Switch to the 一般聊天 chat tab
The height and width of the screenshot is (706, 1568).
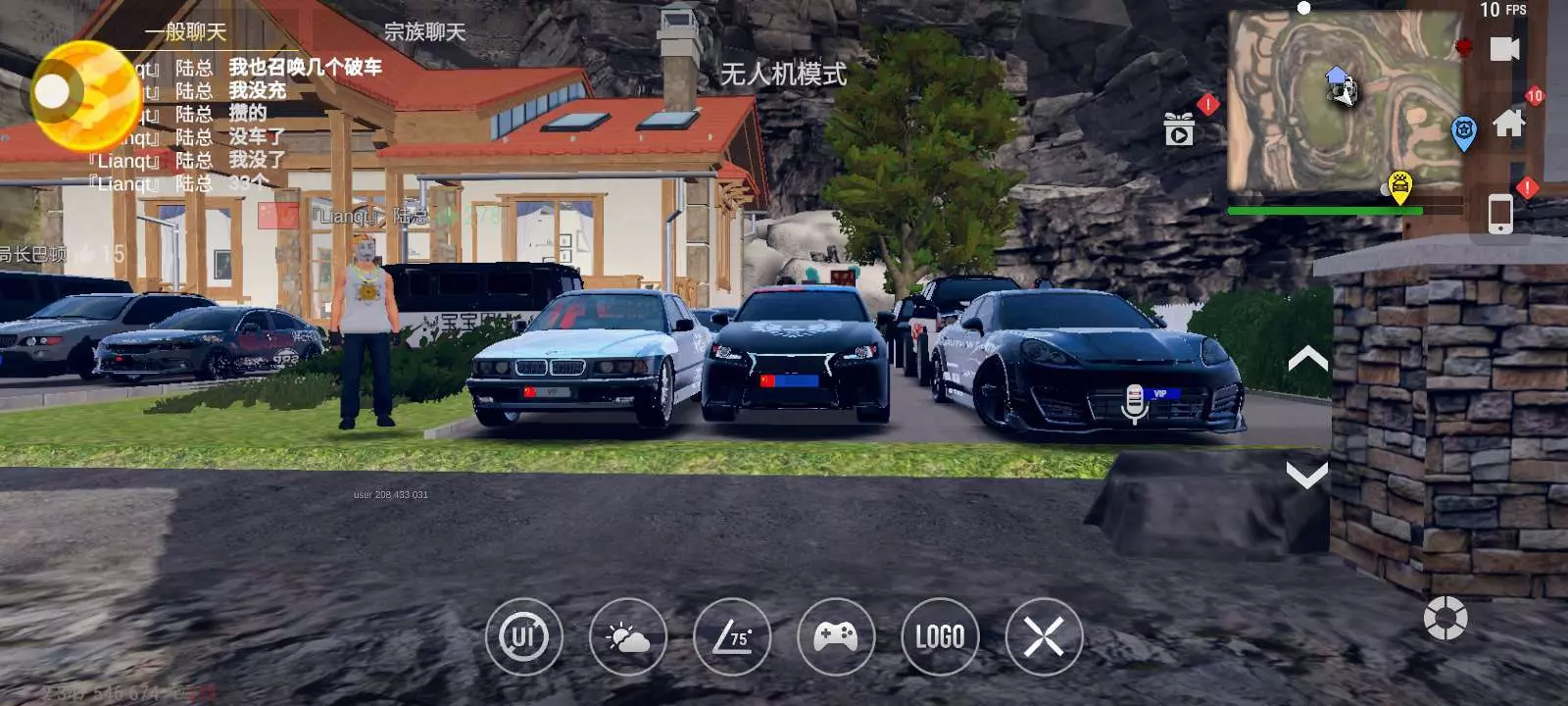185,31
